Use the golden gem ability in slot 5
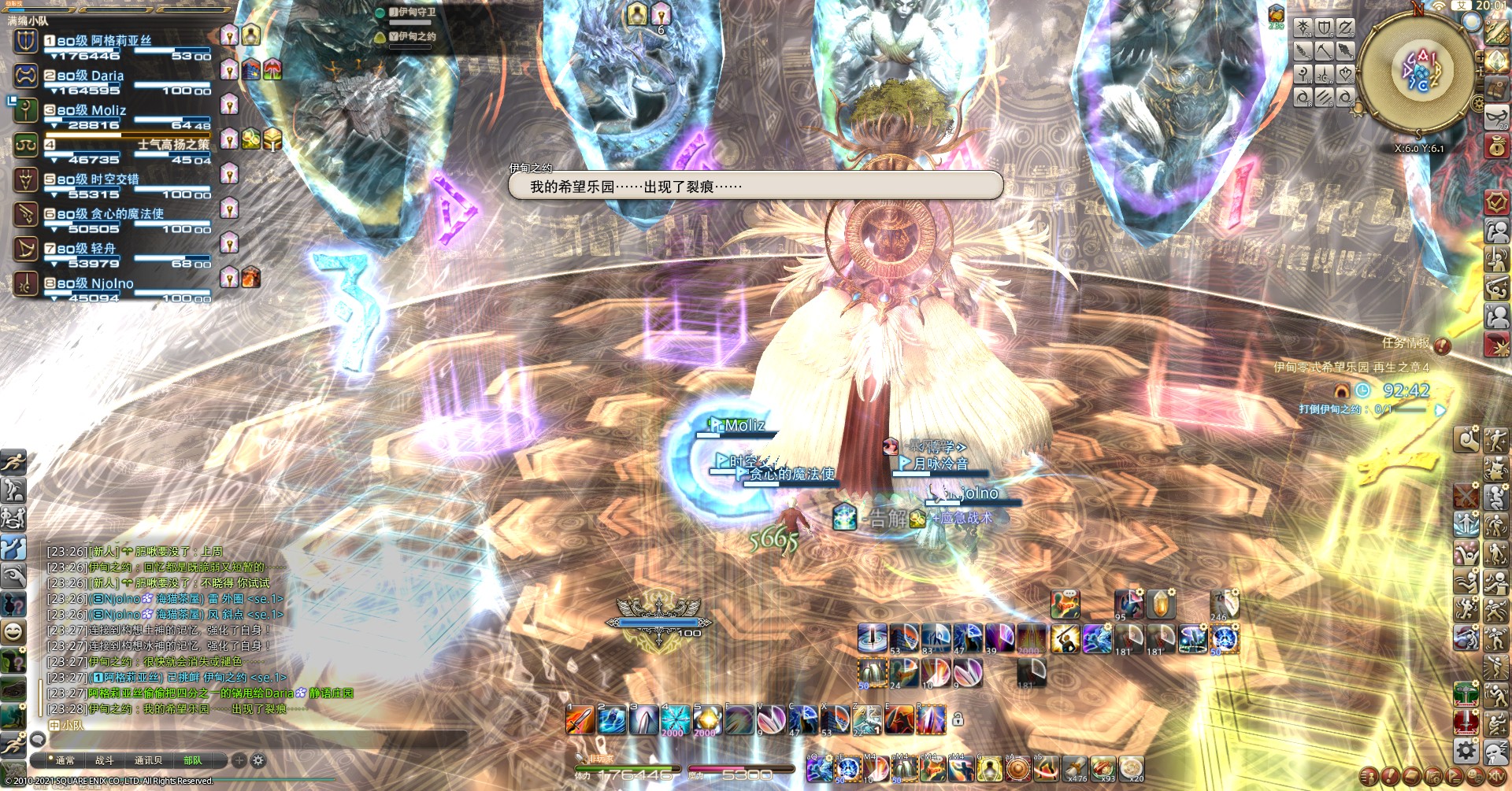Screen dimensions: 1512x791 point(706,720)
